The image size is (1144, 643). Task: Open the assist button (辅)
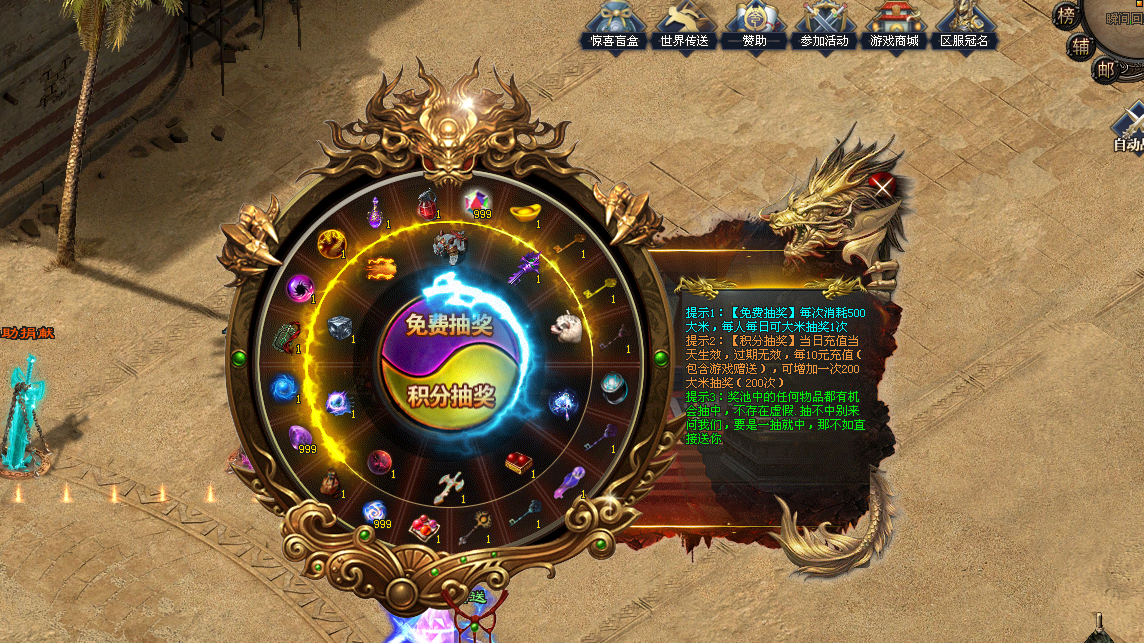[1081, 45]
